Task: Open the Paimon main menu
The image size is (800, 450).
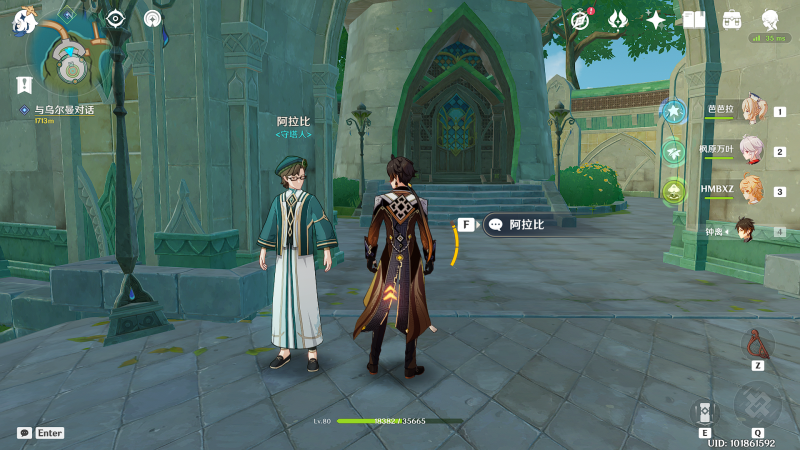Action: 23,21
